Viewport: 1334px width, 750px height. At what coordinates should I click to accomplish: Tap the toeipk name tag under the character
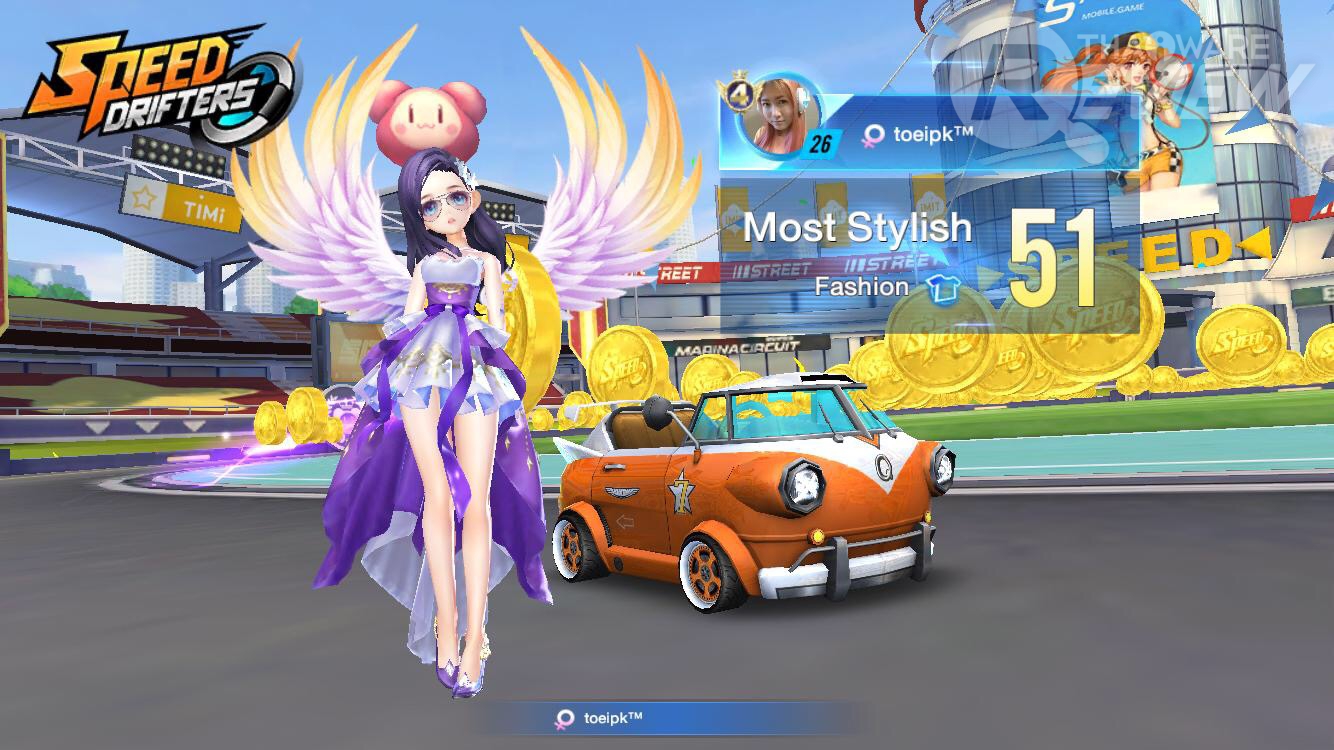(602, 718)
